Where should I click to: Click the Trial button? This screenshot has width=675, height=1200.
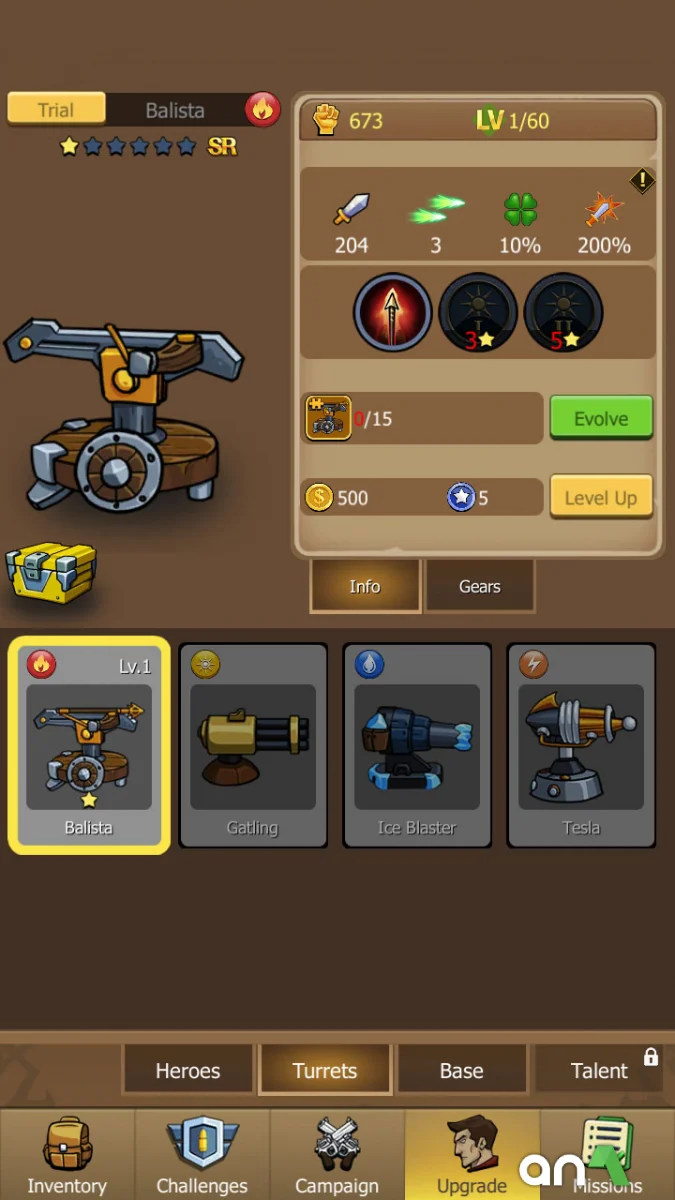(x=56, y=109)
